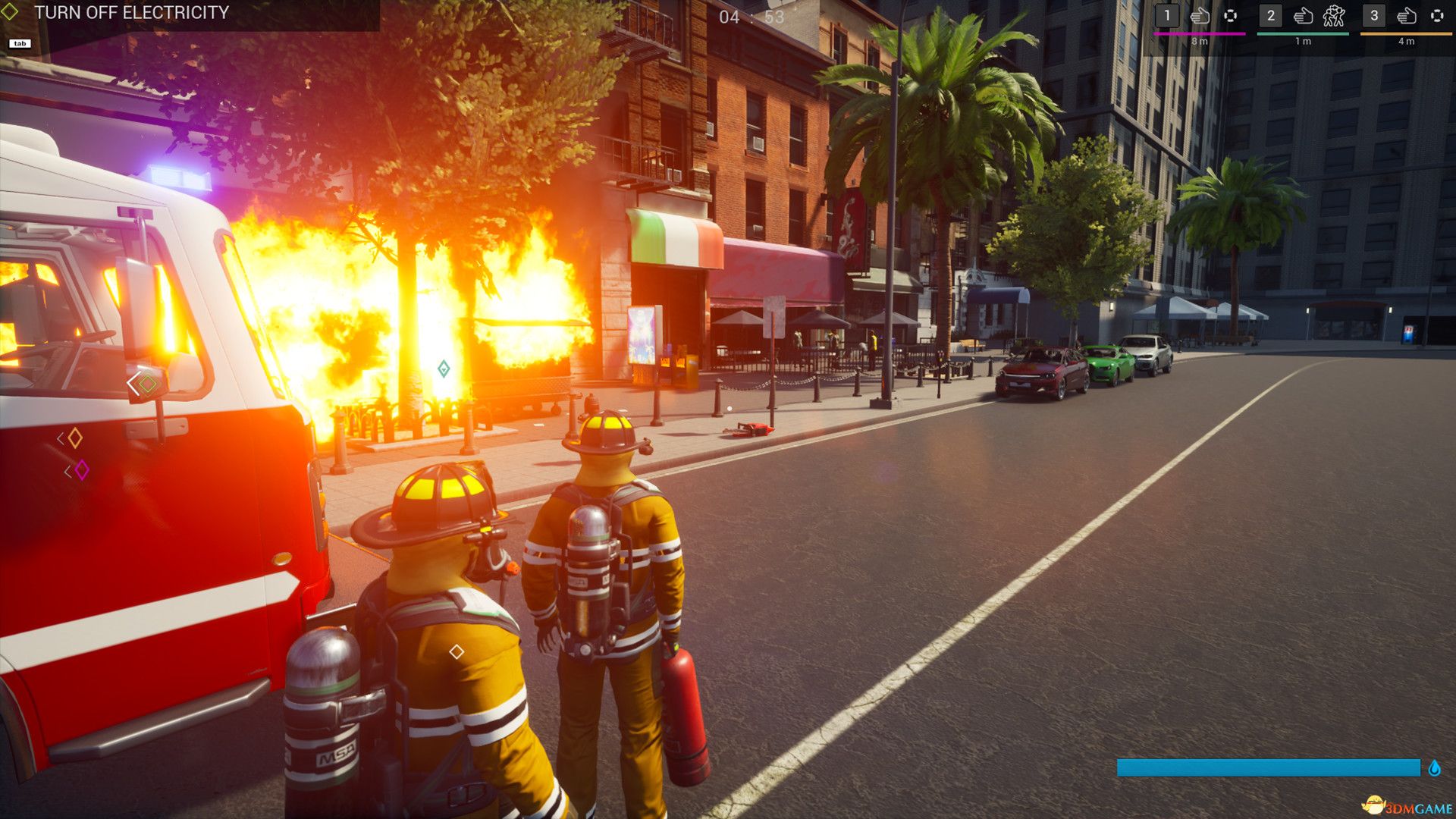Select the Squad 2 number badge

click(x=1271, y=14)
